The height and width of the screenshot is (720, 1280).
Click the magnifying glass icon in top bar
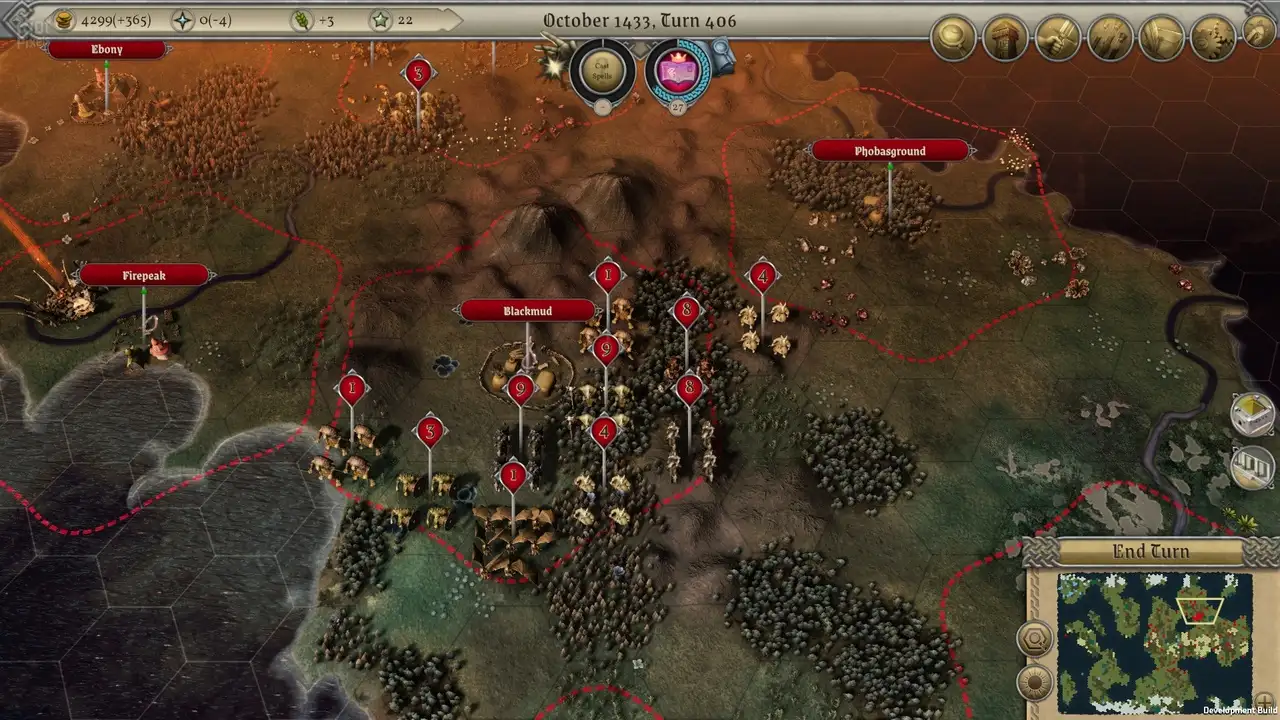click(x=953, y=38)
